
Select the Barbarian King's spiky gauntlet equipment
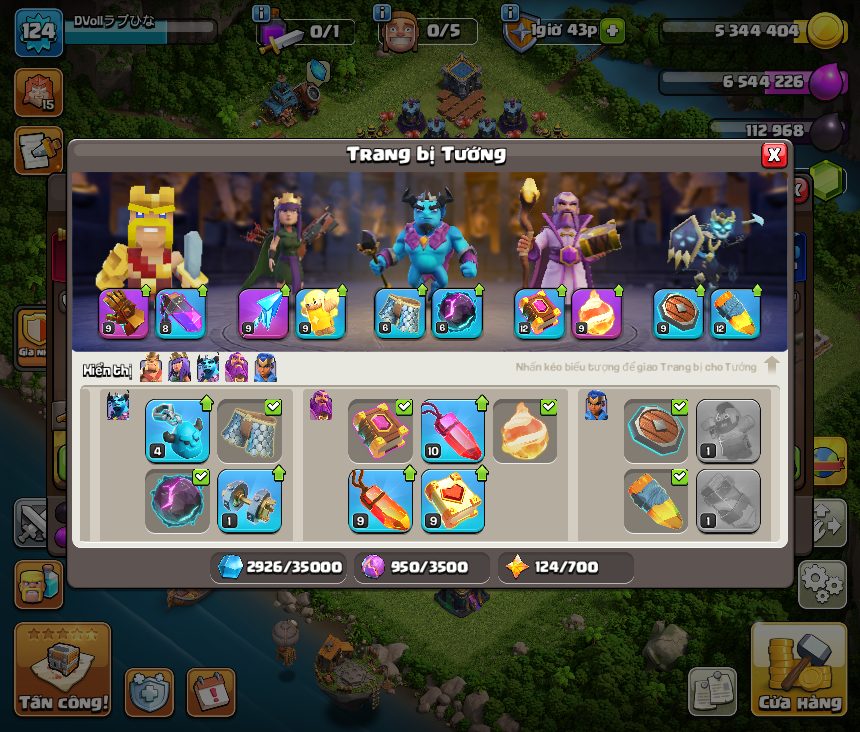(x=124, y=313)
